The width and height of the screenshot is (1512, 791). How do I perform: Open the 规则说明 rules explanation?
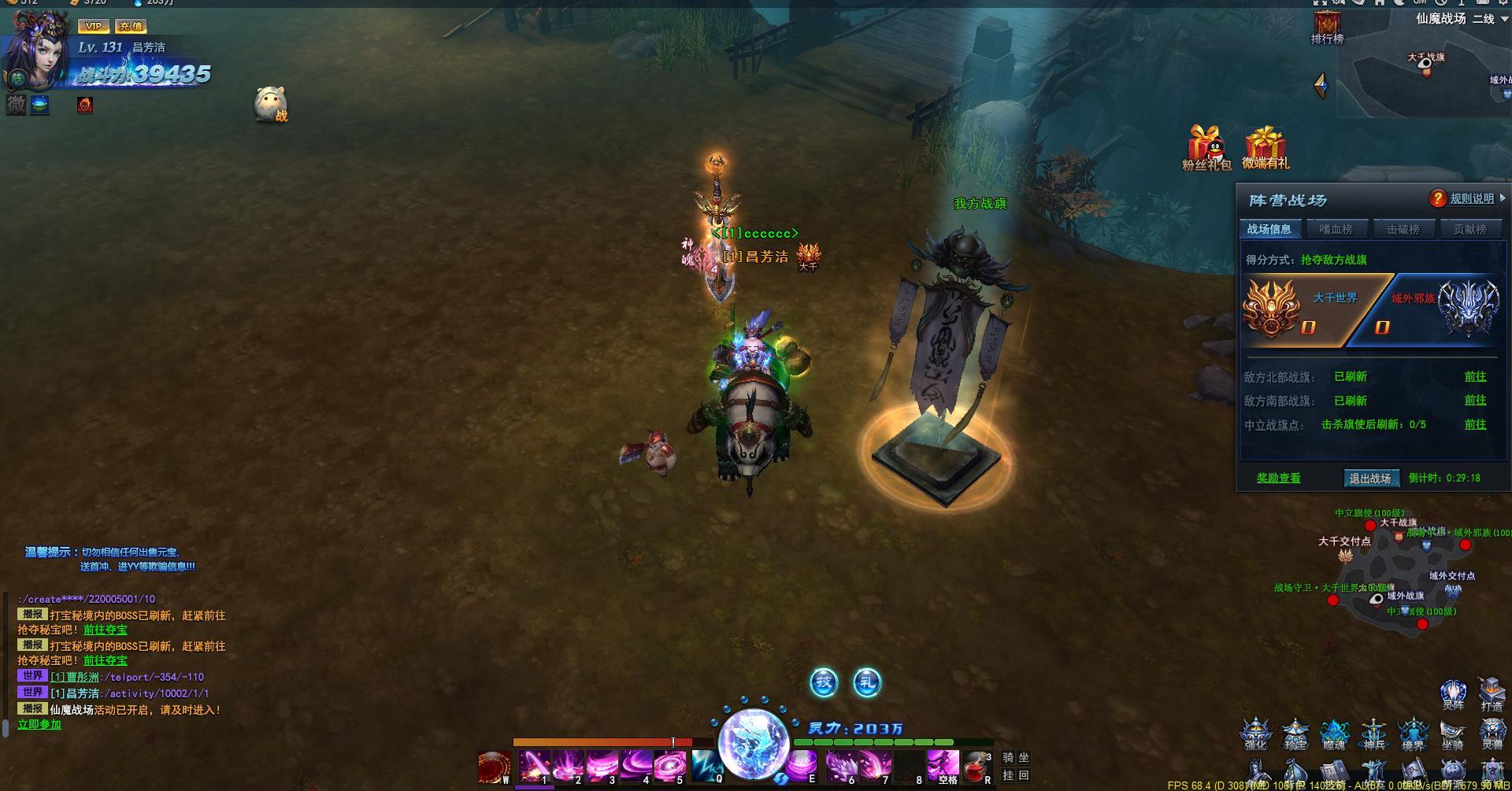click(1471, 198)
